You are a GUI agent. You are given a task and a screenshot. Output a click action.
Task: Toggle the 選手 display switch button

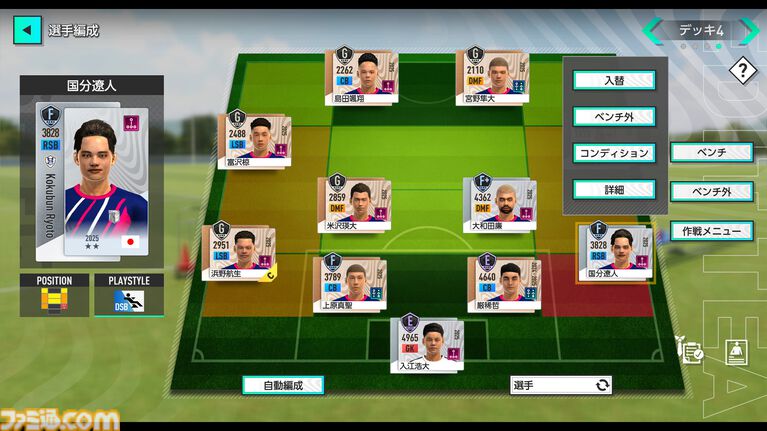(560, 384)
